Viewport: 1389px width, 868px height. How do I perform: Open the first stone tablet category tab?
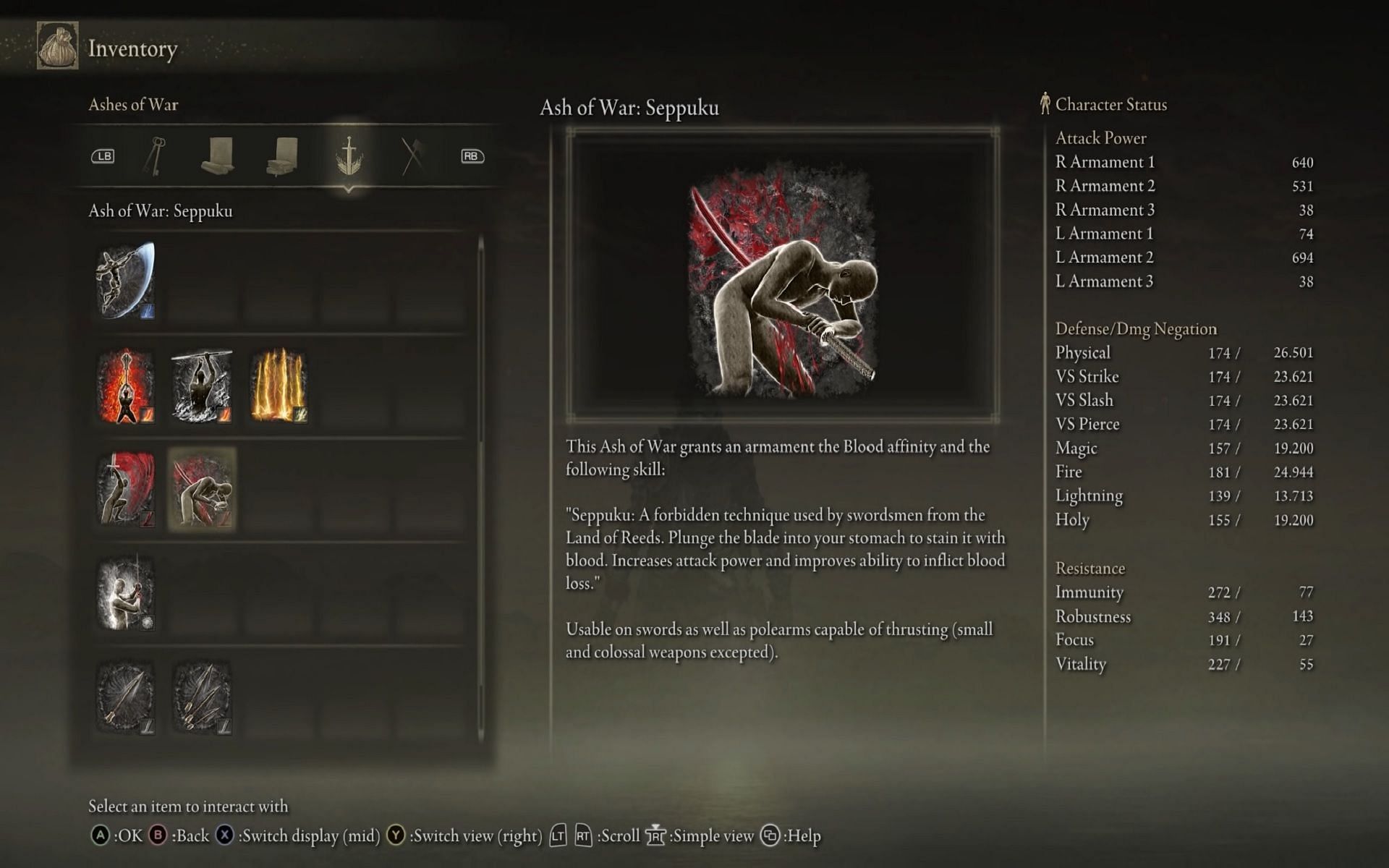[x=217, y=156]
